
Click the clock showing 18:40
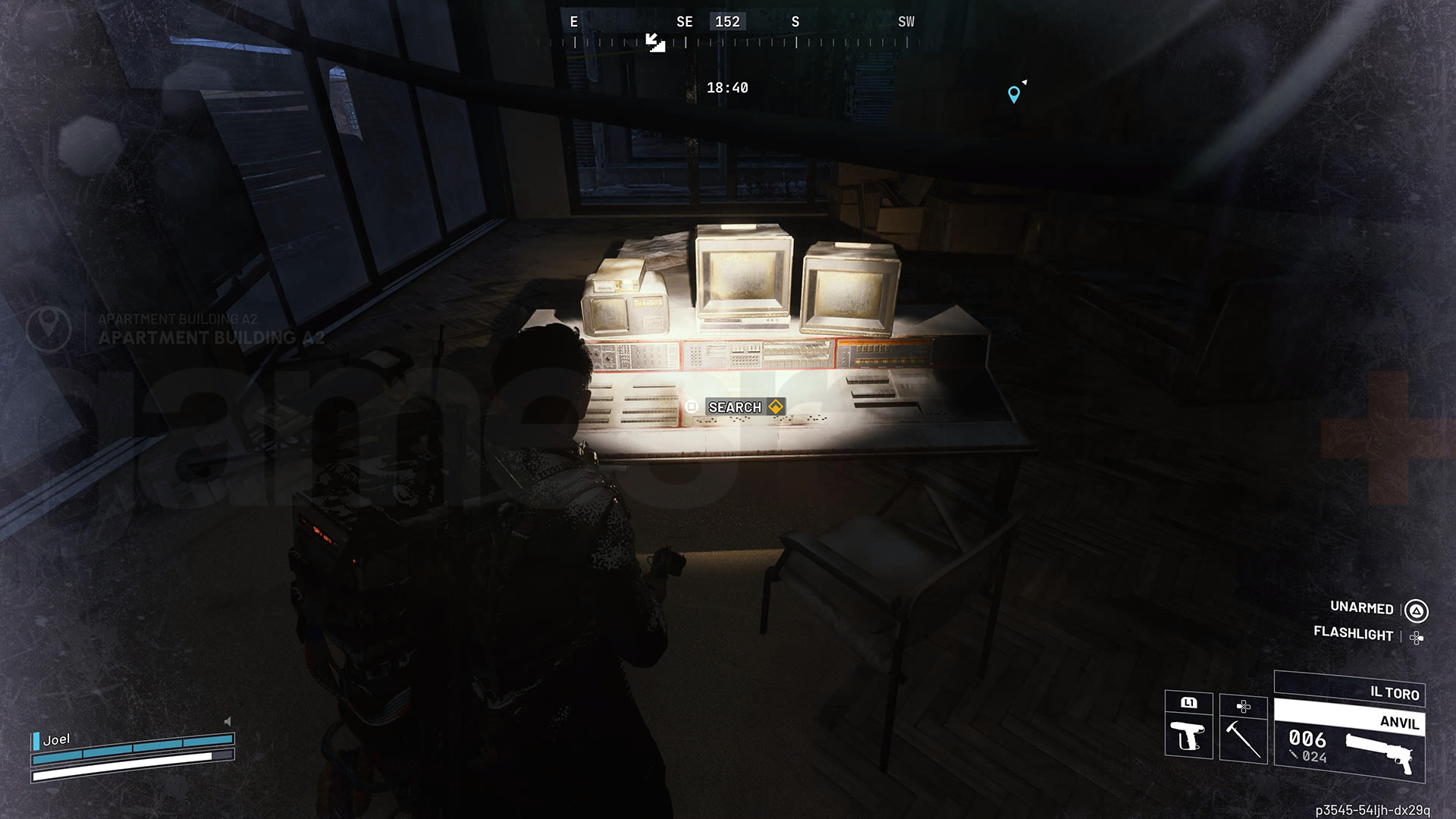click(726, 87)
